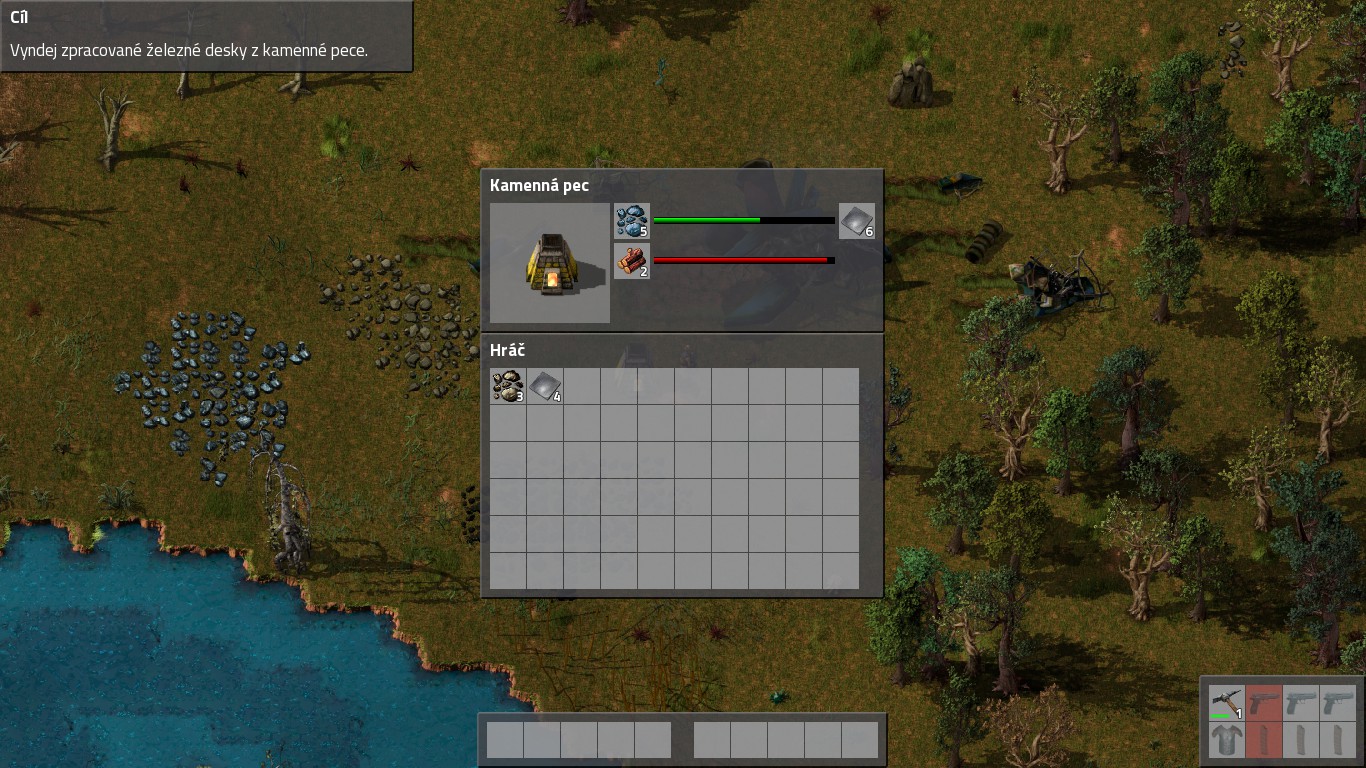Take the iron plates from furnace output
1366x768 pixels.
pyautogui.click(x=857, y=221)
